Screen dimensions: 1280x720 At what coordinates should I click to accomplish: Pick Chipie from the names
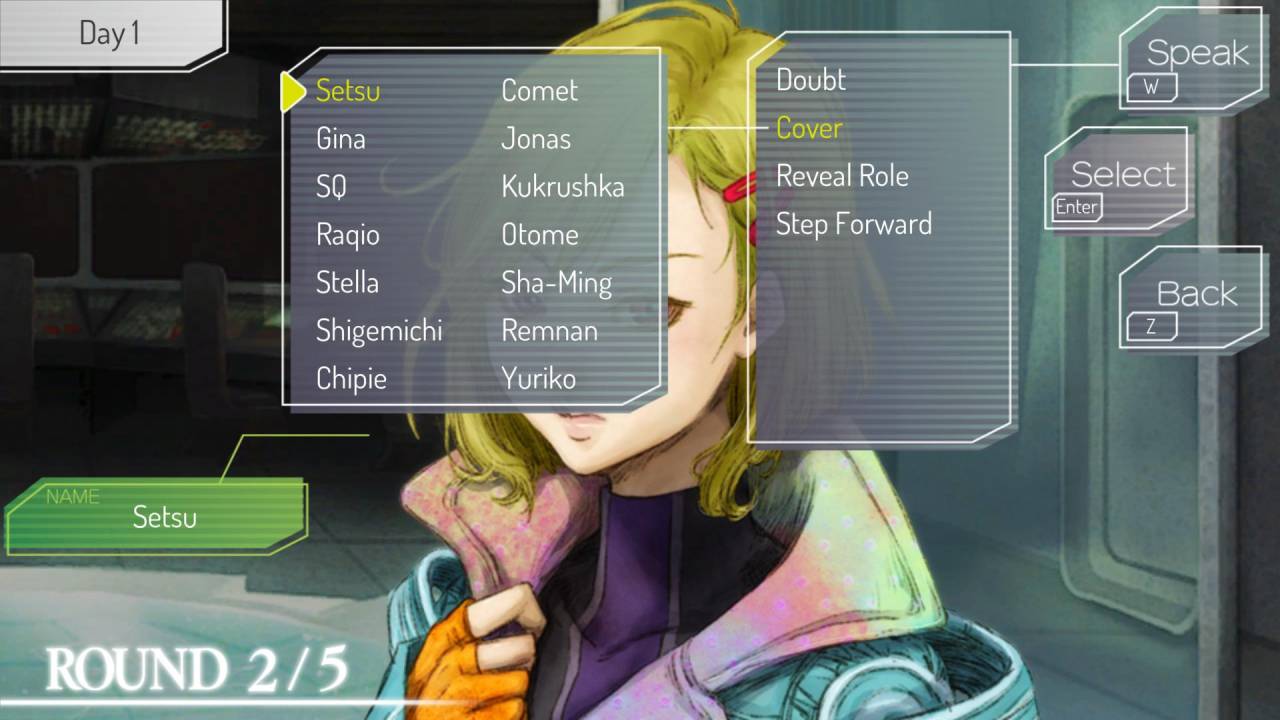[x=351, y=379]
